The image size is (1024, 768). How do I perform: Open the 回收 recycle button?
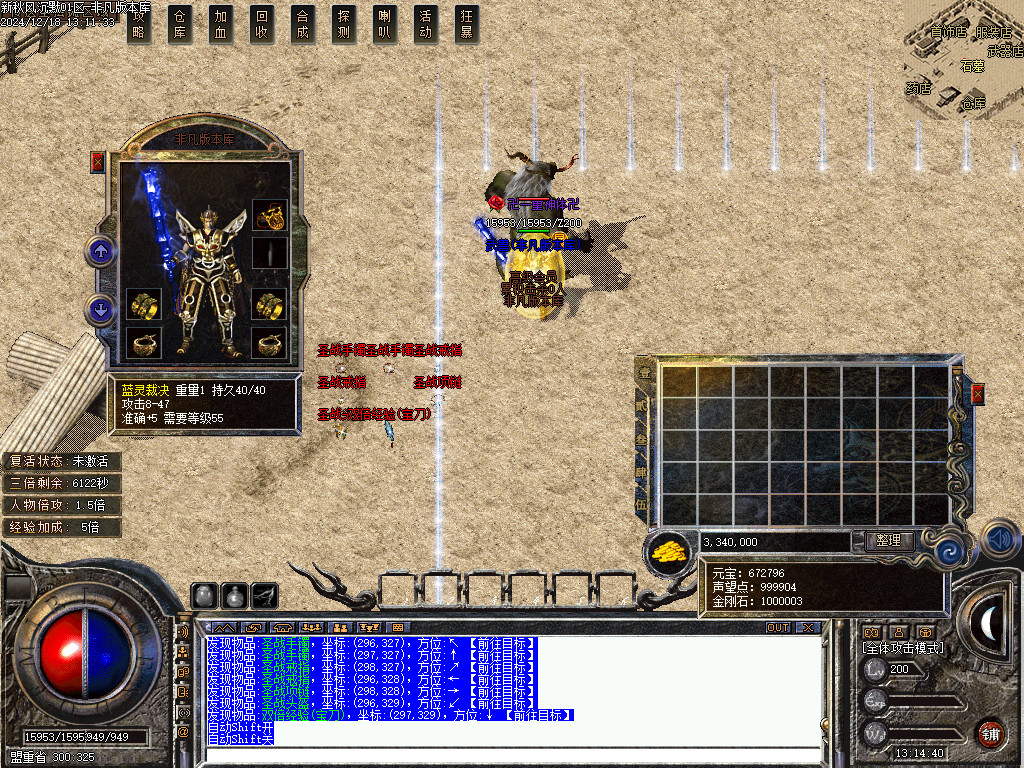(262, 24)
